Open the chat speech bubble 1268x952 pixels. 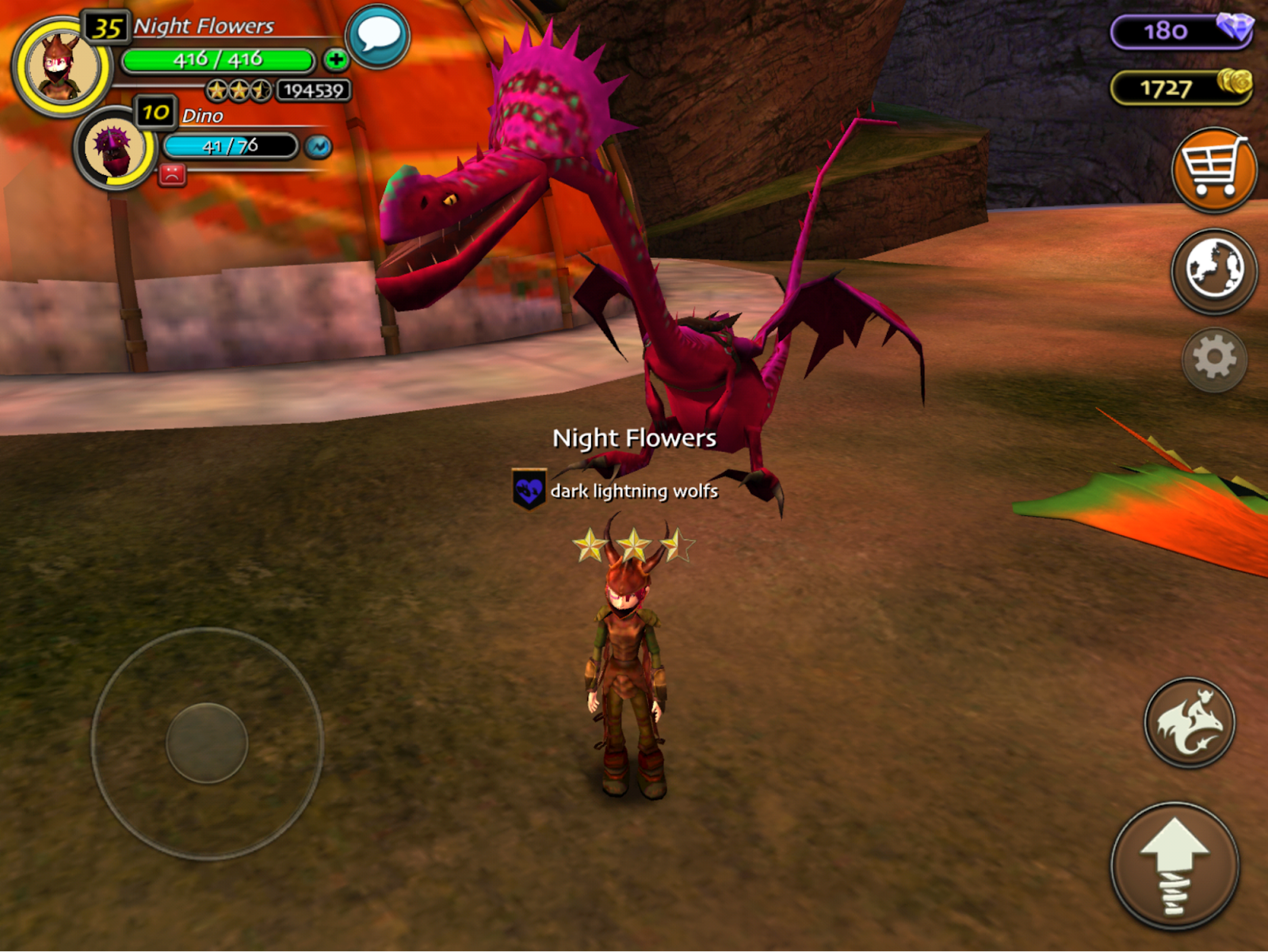tap(378, 36)
